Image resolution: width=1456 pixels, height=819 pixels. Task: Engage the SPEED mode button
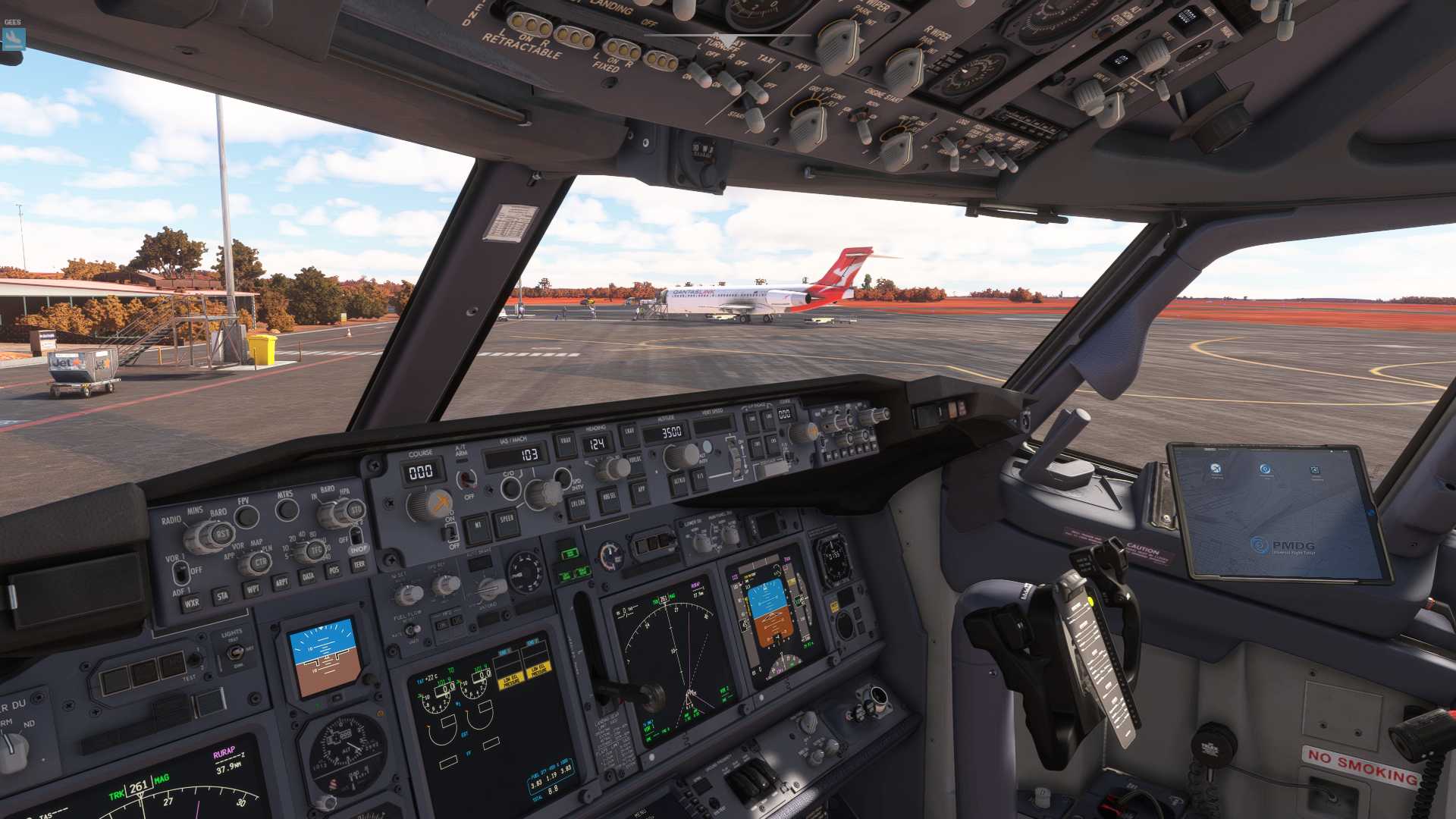click(507, 523)
